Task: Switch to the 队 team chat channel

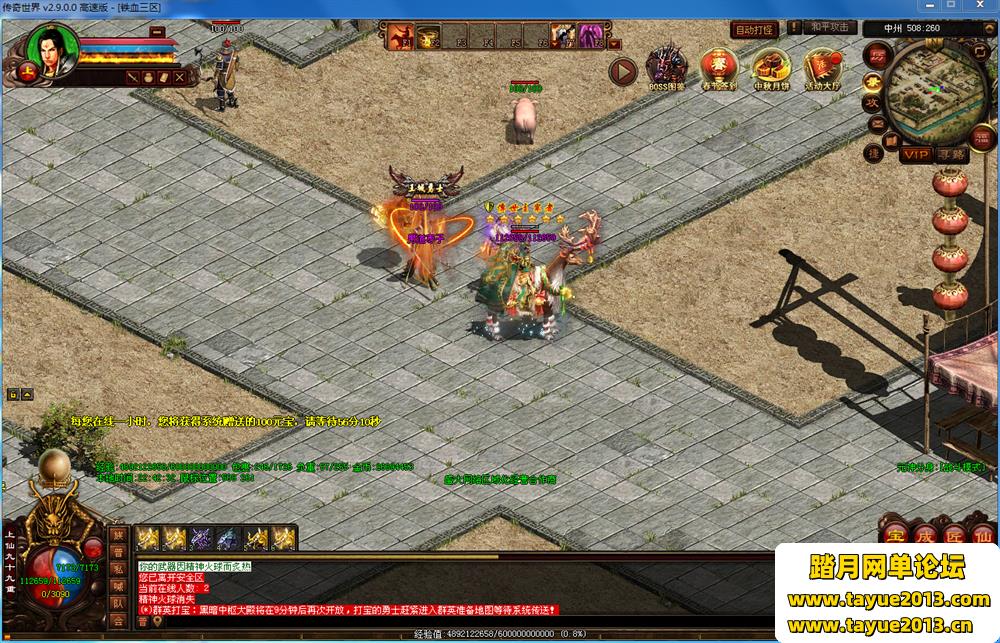Action: (x=117, y=603)
